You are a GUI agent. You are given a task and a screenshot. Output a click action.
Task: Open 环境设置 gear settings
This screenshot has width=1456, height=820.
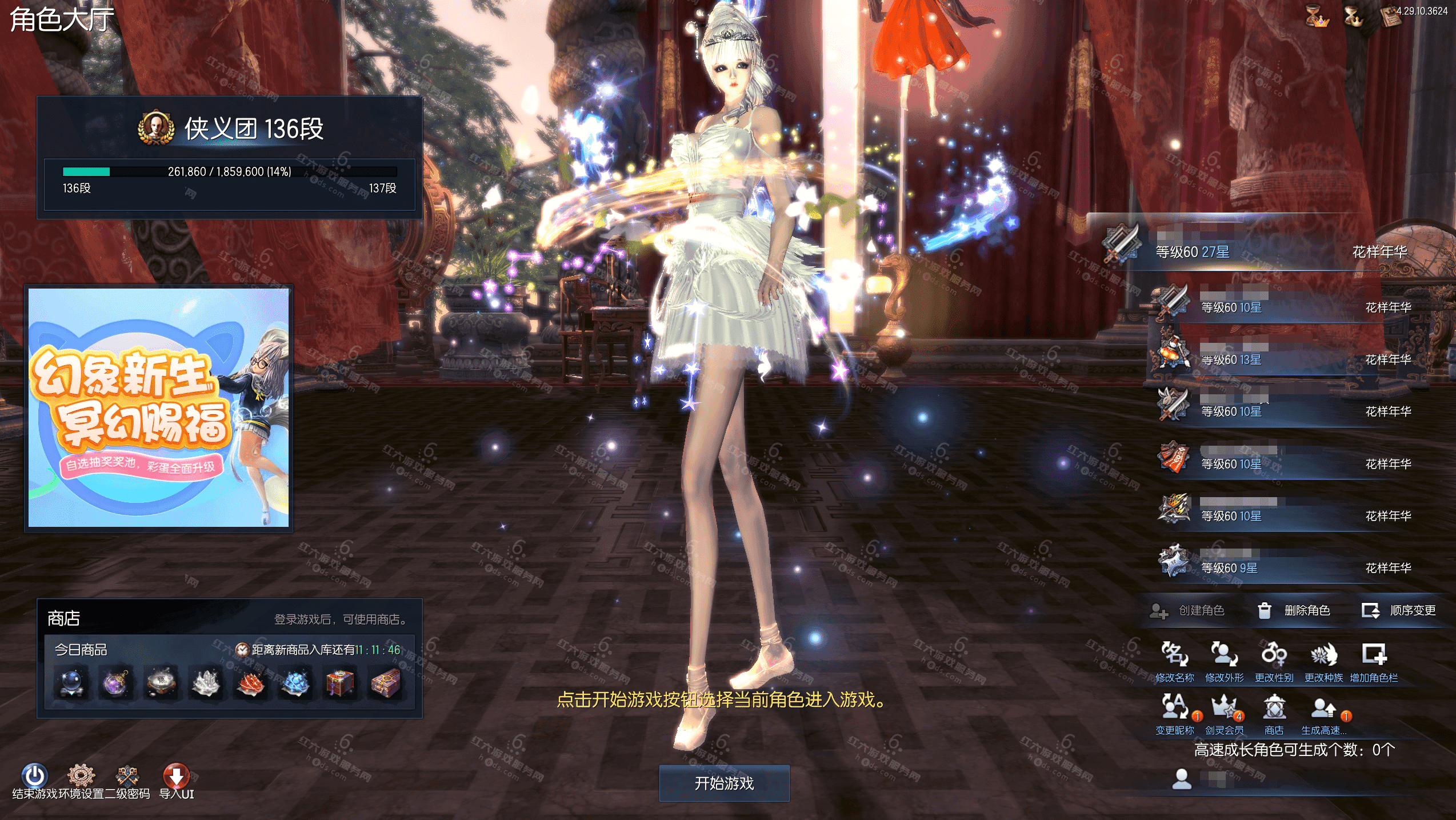[81, 775]
